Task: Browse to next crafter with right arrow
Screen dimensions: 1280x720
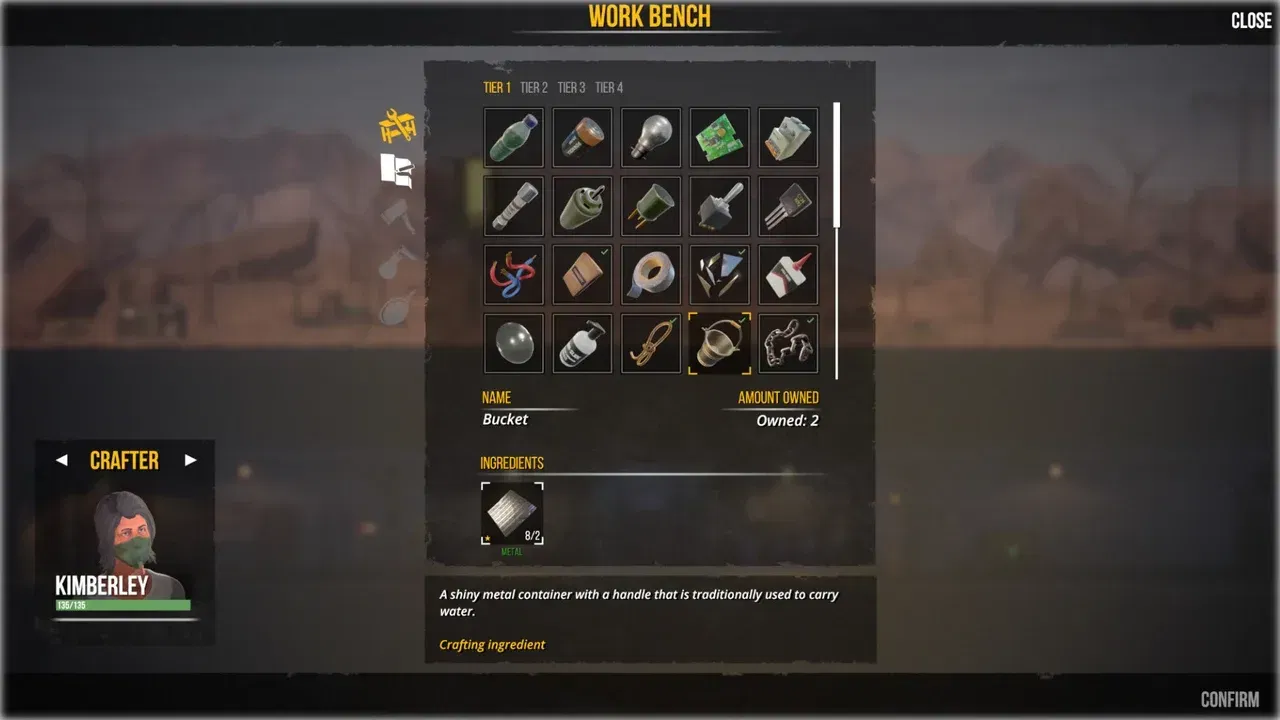Action: (191, 460)
